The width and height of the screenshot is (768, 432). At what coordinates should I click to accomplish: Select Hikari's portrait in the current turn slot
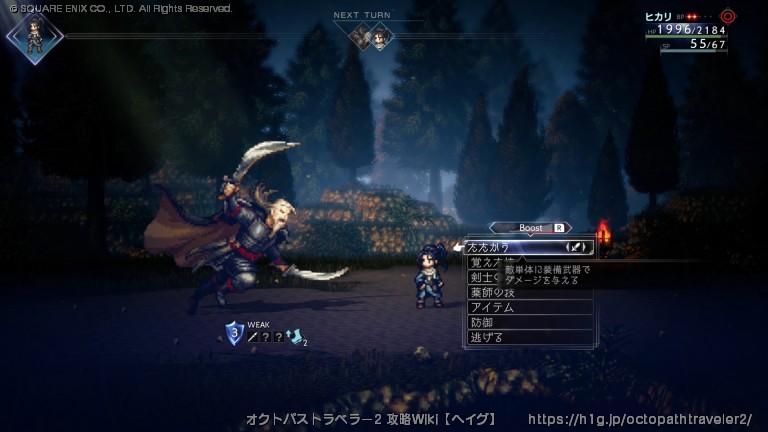[x=34, y=36]
